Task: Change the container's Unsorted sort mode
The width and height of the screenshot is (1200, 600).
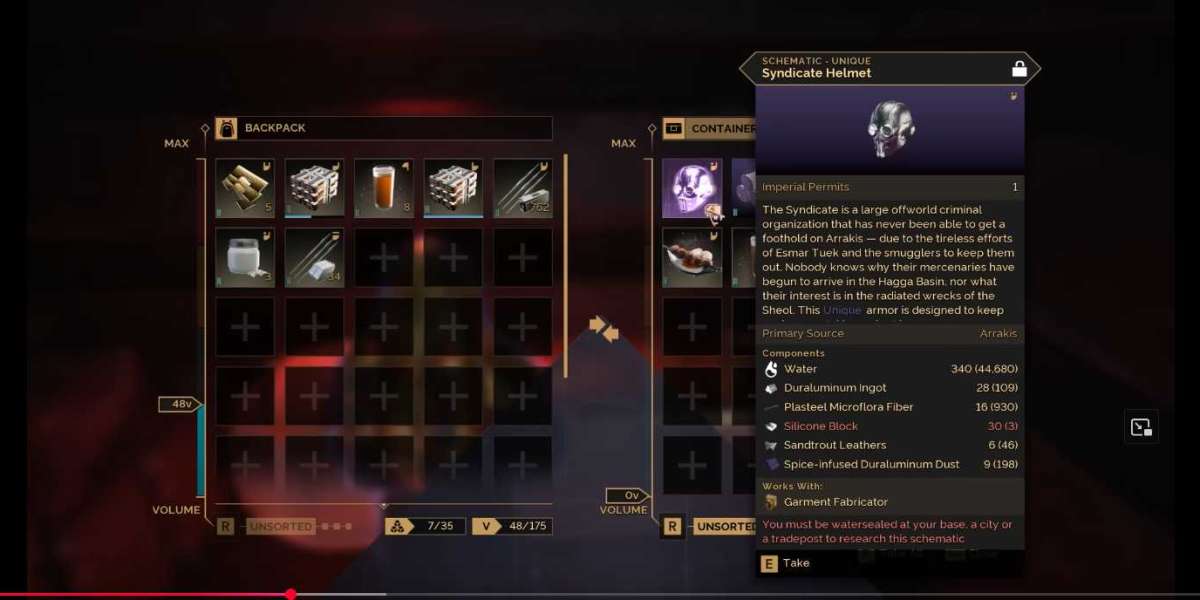Action: [x=724, y=526]
